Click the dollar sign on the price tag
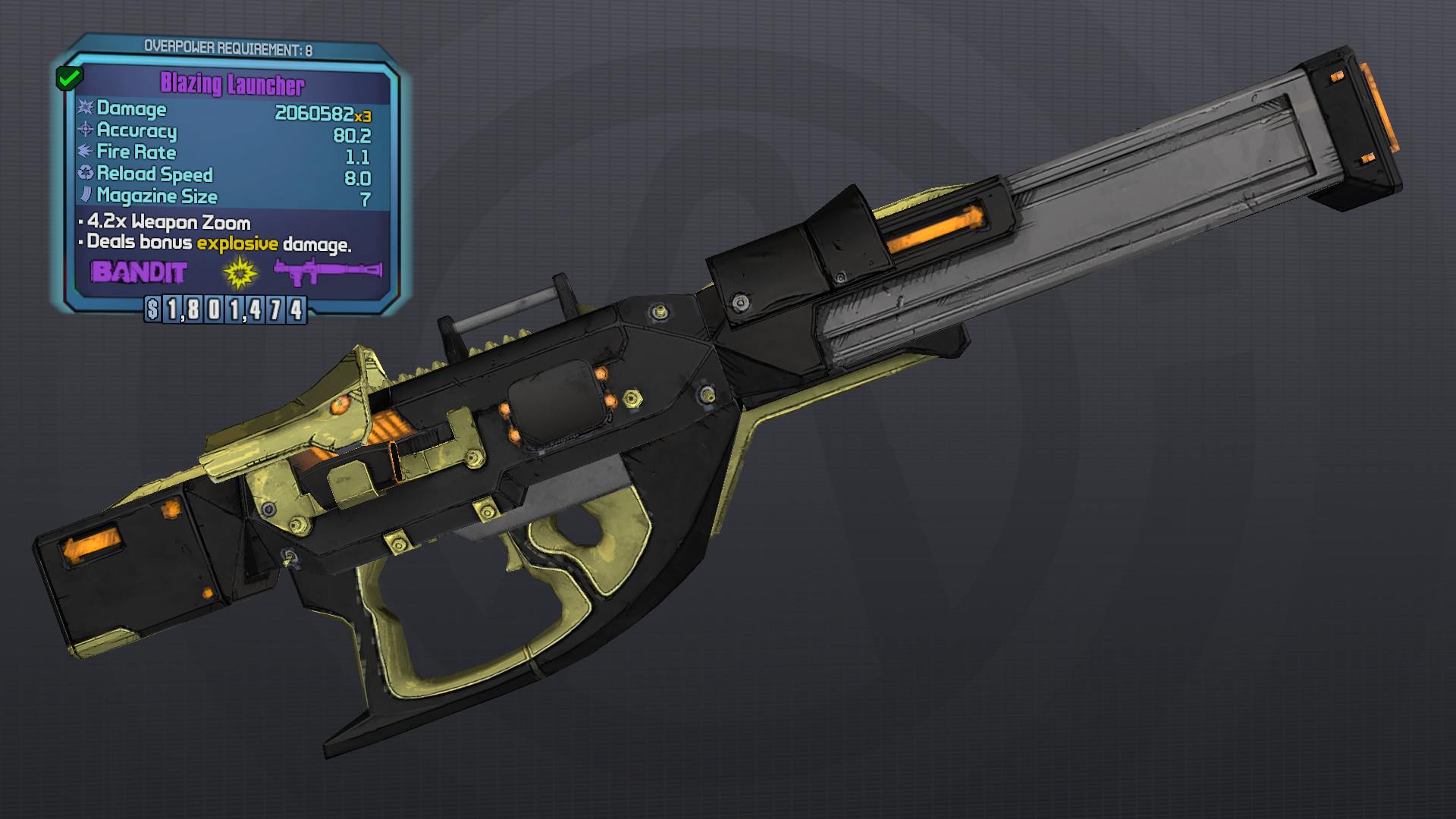This screenshot has height=819, width=1456. pyautogui.click(x=154, y=308)
